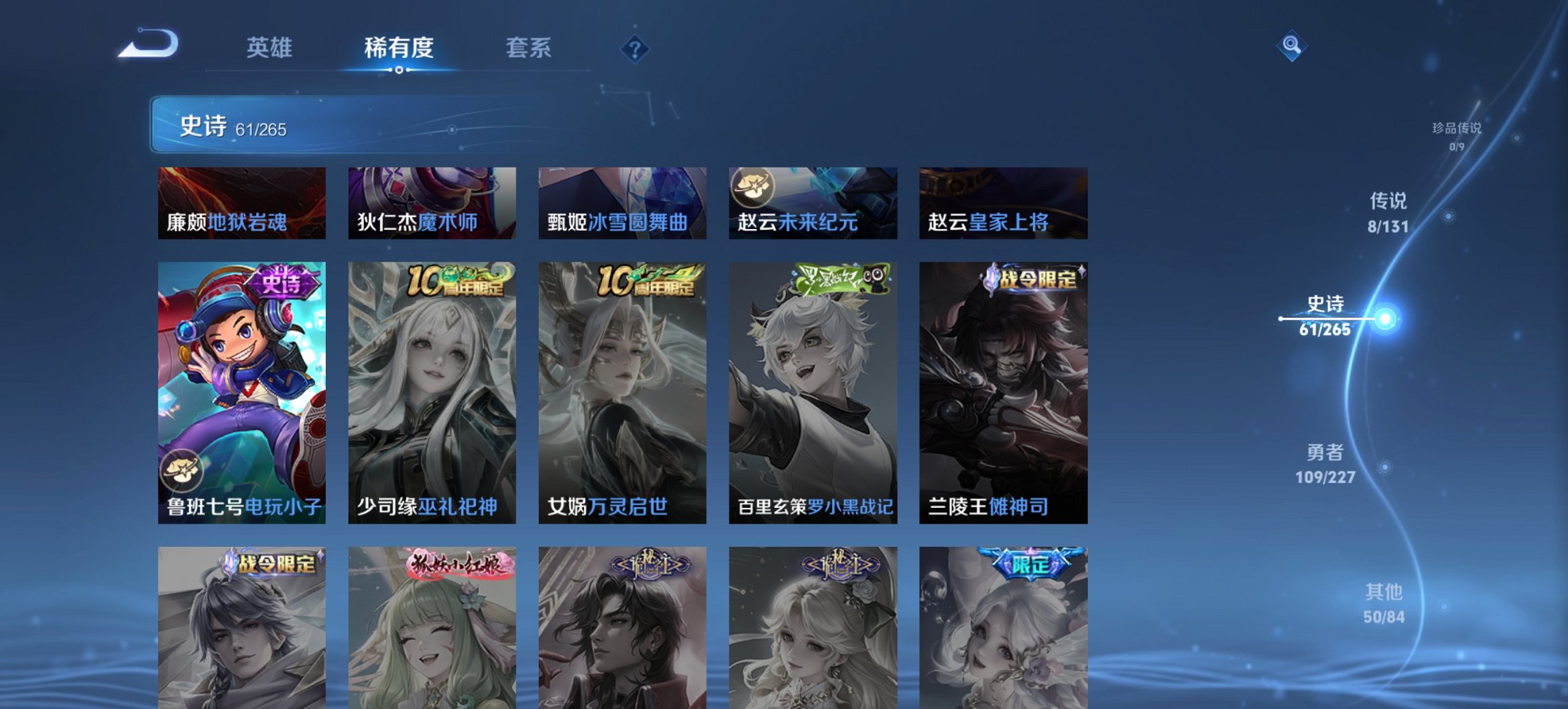Select the 甄姬冰雪圆舞曲 skin thumbnail
The width and height of the screenshot is (1568, 709).
620,202
